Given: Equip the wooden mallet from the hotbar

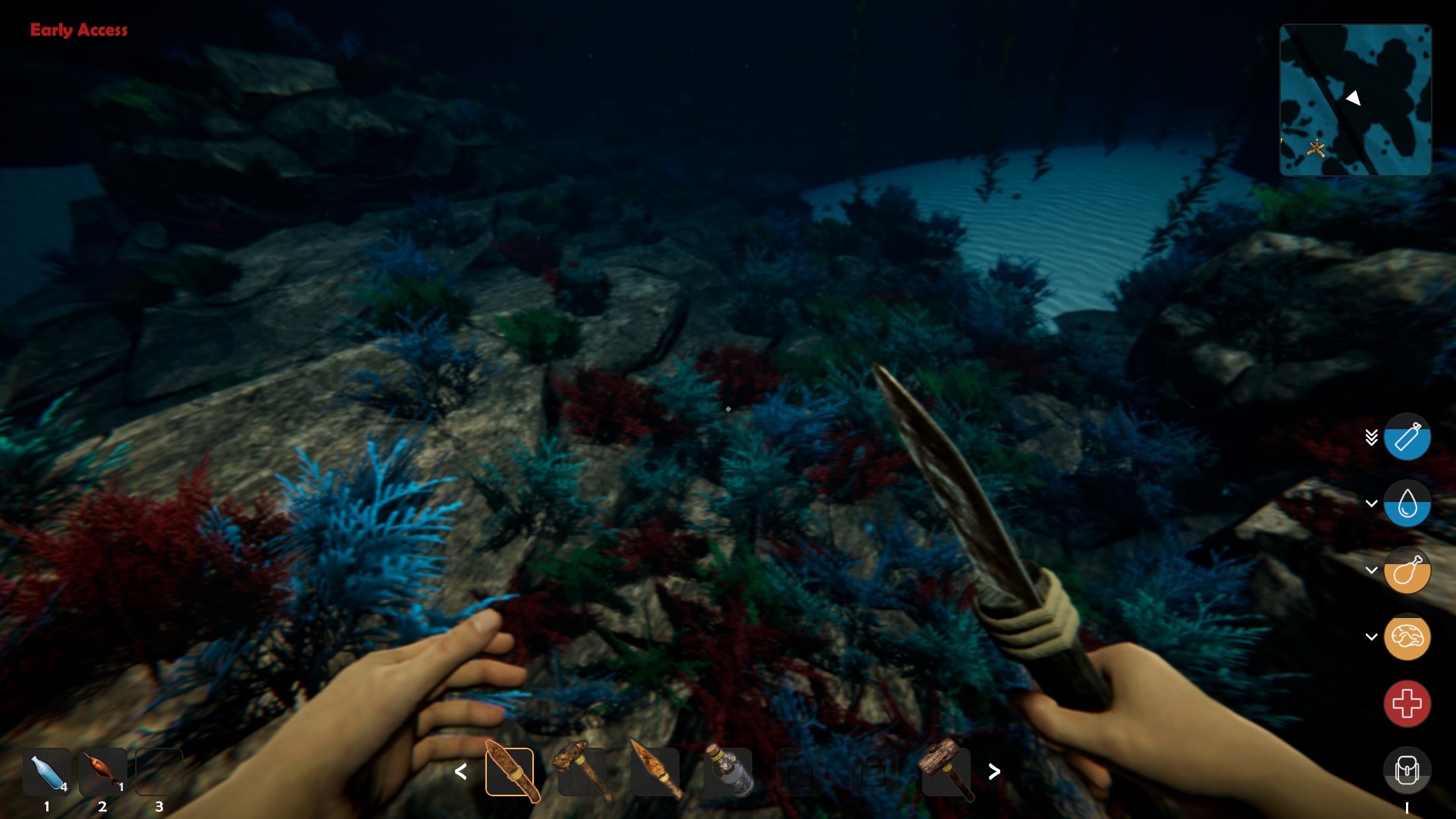Looking at the screenshot, I should pos(946,772).
